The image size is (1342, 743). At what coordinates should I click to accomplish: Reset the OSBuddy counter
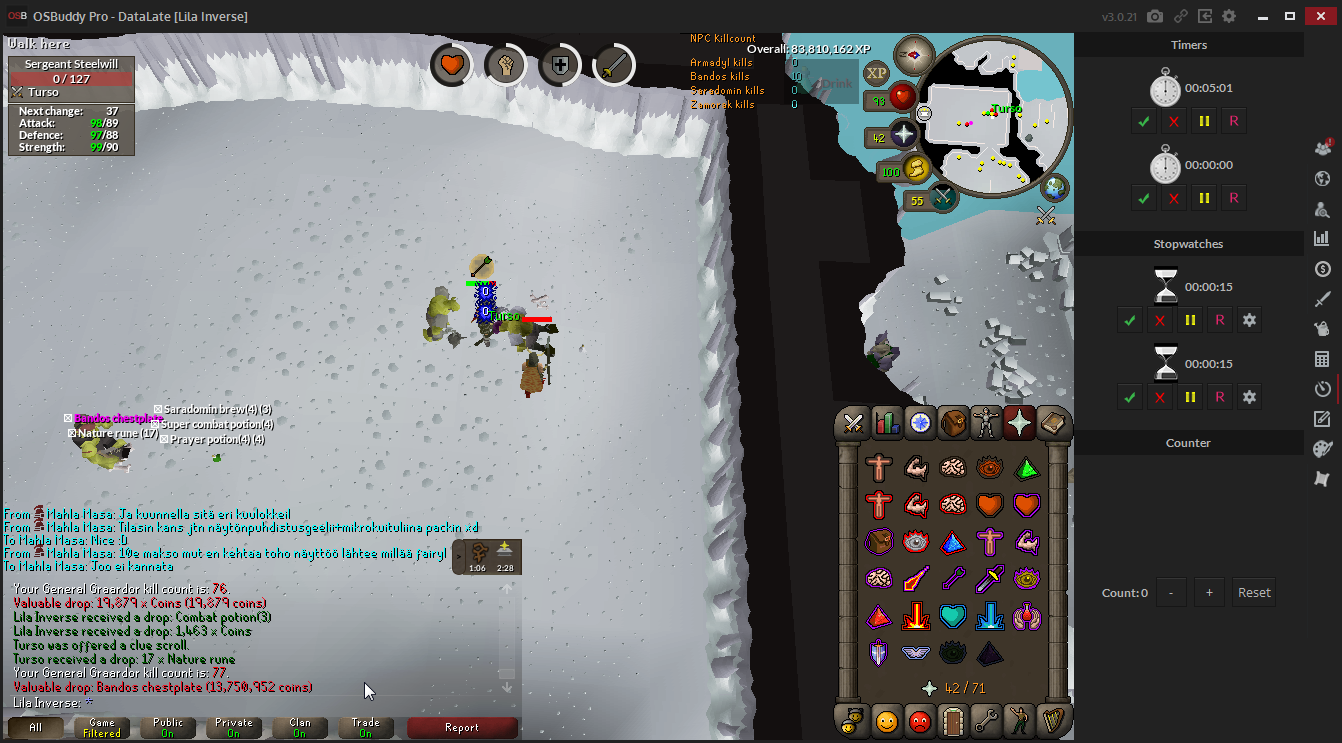click(x=1254, y=592)
